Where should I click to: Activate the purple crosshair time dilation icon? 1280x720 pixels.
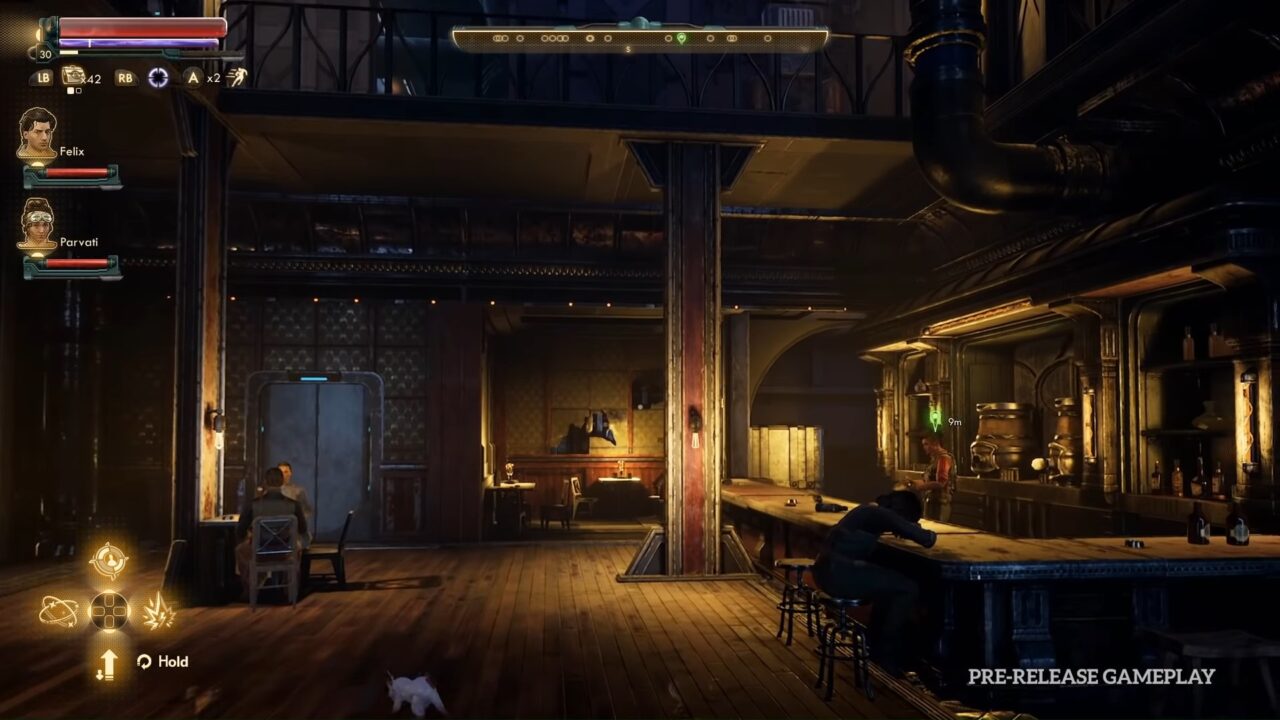(x=158, y=77)
